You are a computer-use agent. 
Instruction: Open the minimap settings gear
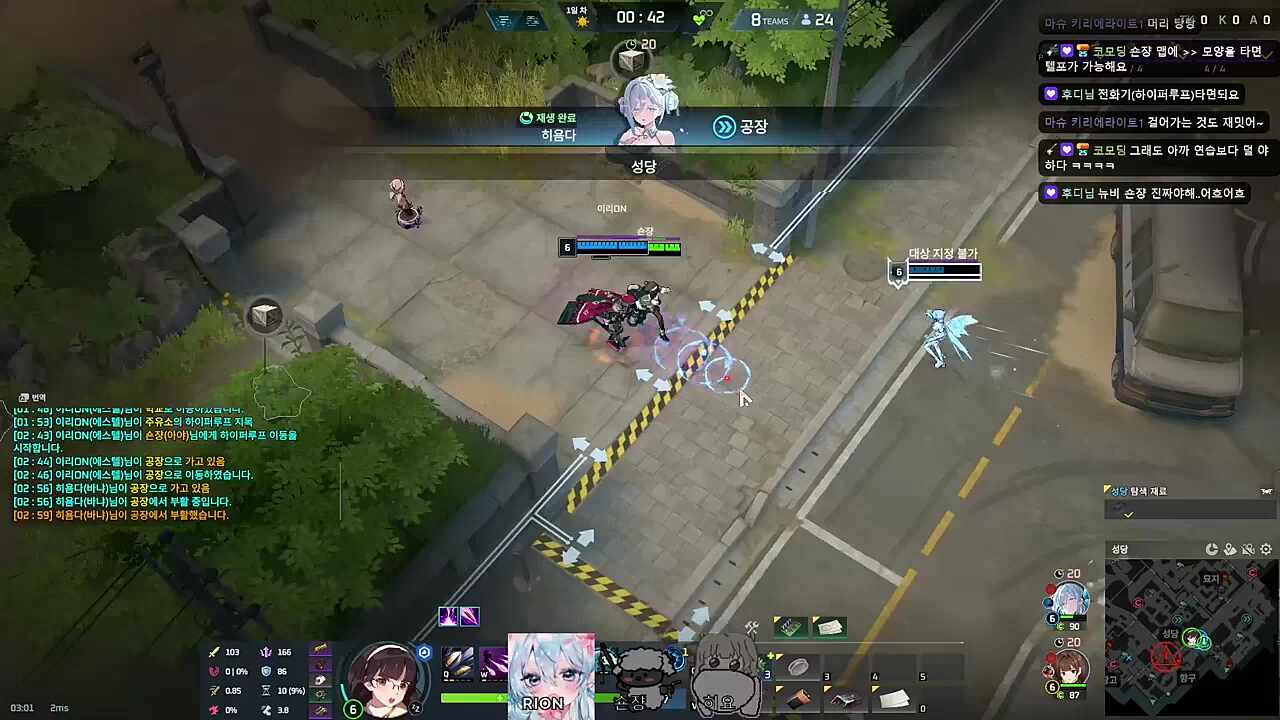coord(1264,550)
